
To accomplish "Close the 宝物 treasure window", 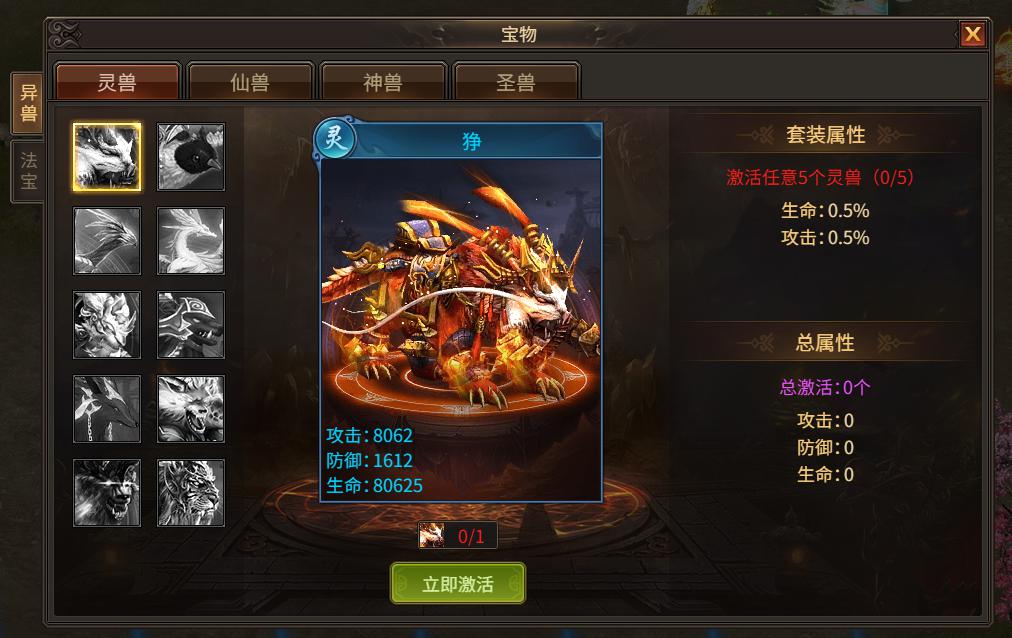I will click(x=972, y=35).
